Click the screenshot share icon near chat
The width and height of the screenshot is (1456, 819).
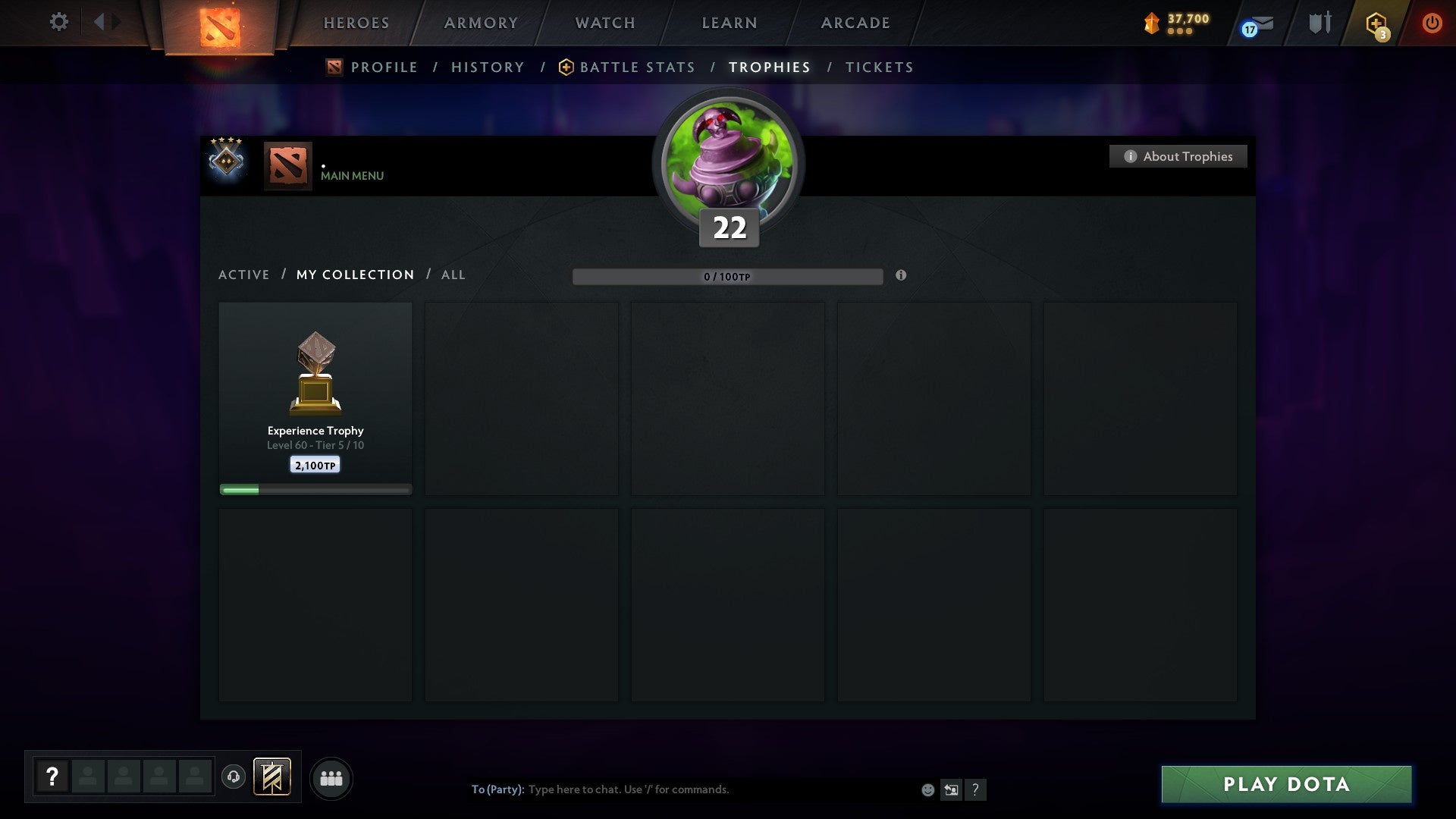point(950,789)
